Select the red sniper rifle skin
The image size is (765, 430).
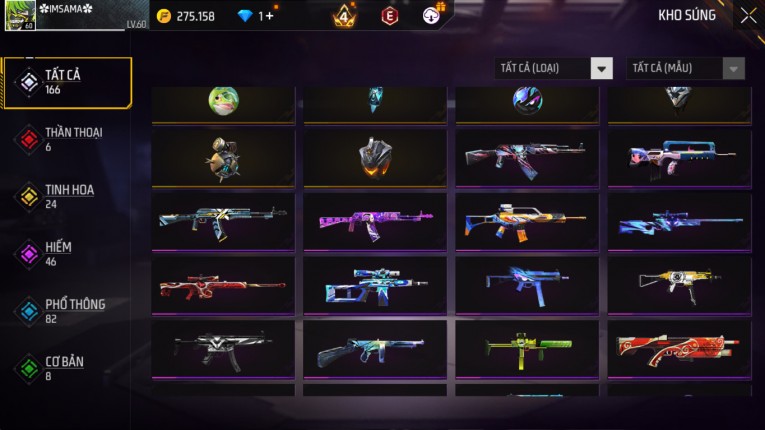click(x=223, y=286)
